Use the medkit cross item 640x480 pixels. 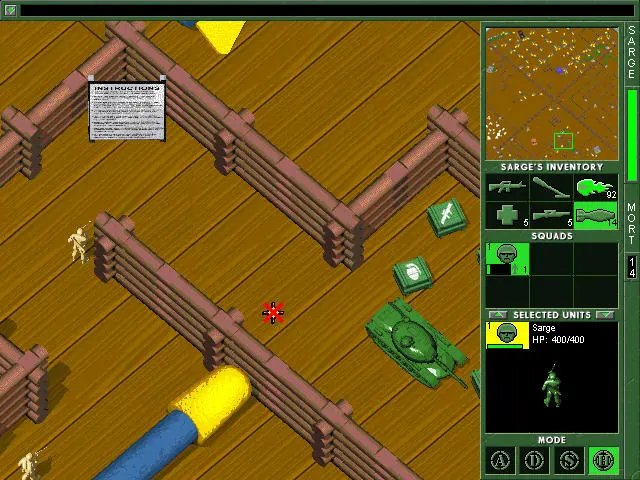click(x=507, y=215)
